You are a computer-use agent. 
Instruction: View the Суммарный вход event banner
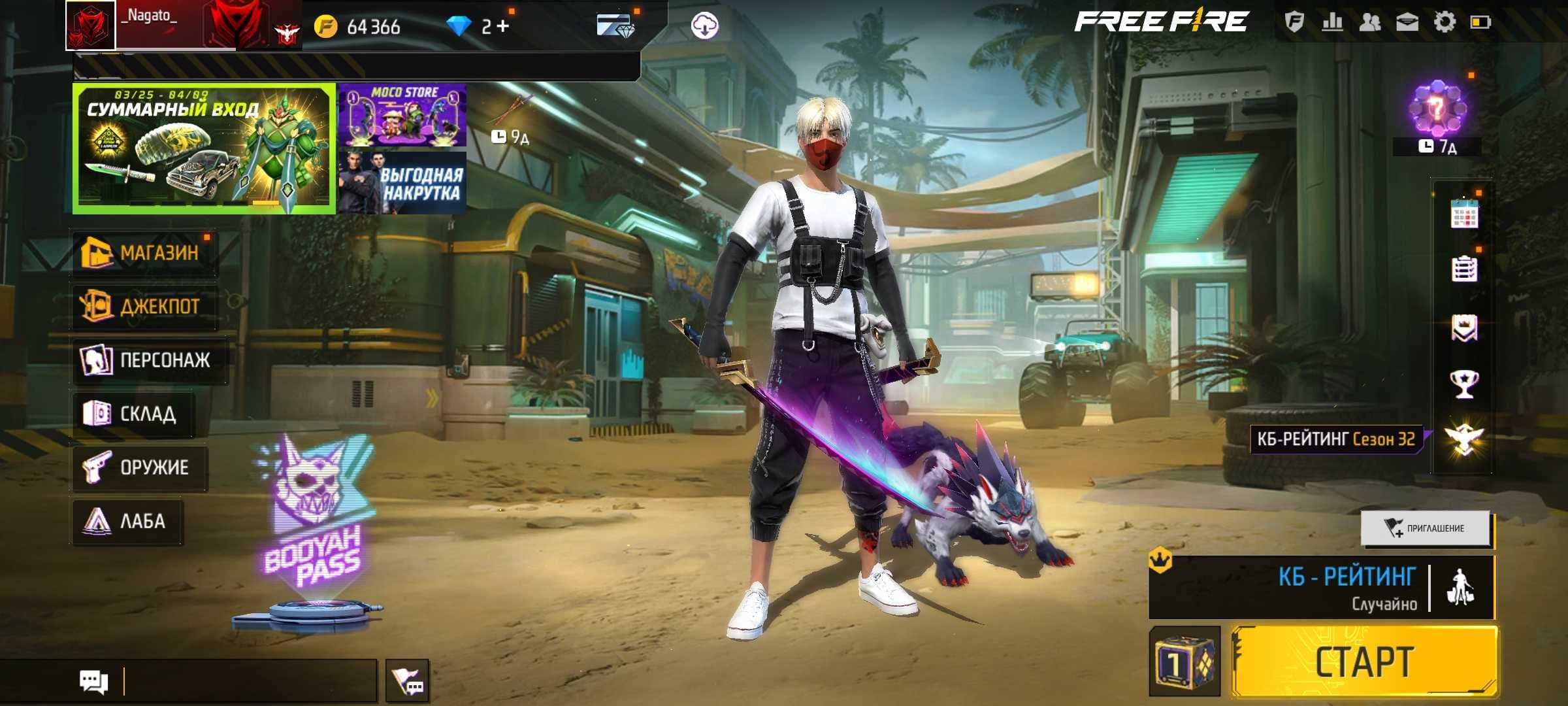click(203, 148)
